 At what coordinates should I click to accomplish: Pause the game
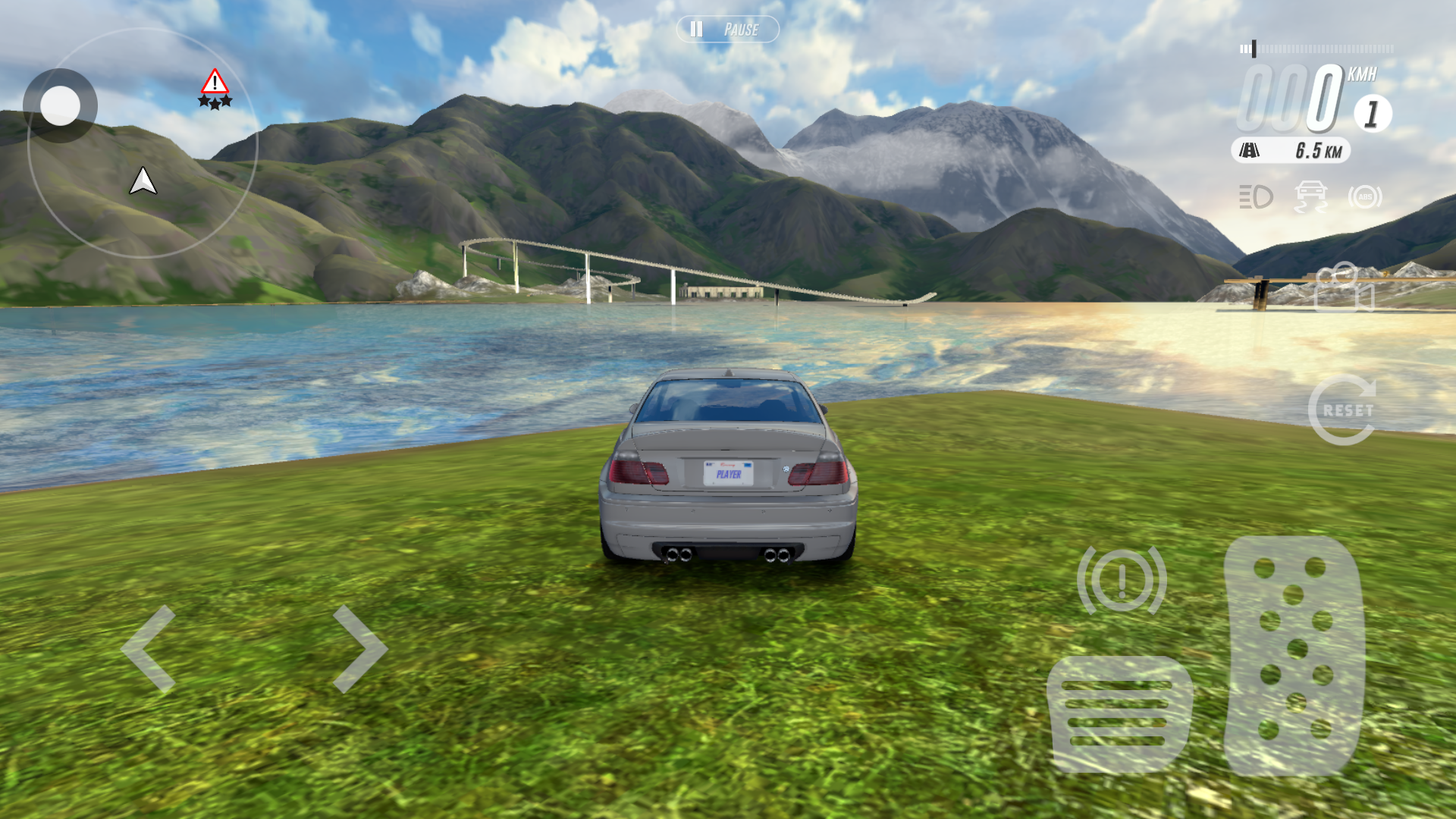tap(727, 30)
